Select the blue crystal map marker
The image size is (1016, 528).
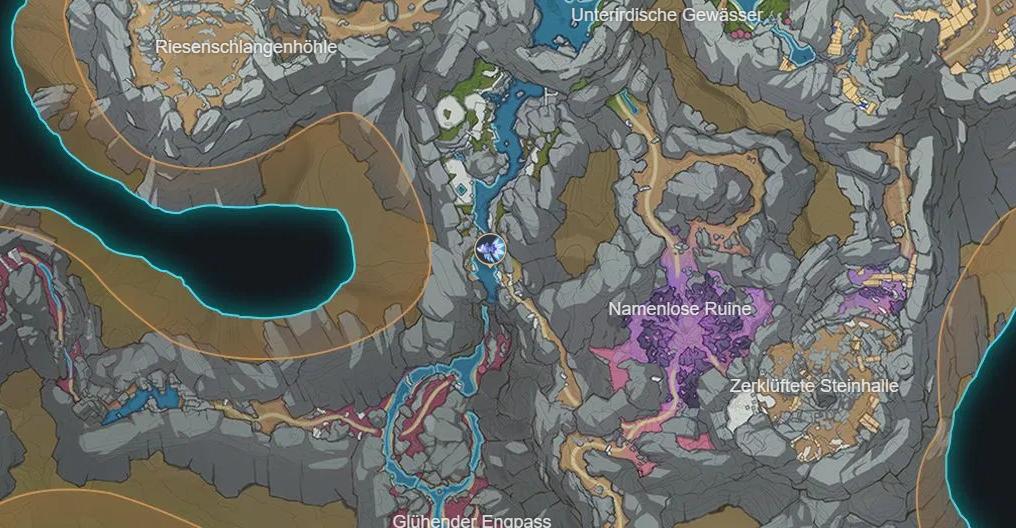click(489, 249)
